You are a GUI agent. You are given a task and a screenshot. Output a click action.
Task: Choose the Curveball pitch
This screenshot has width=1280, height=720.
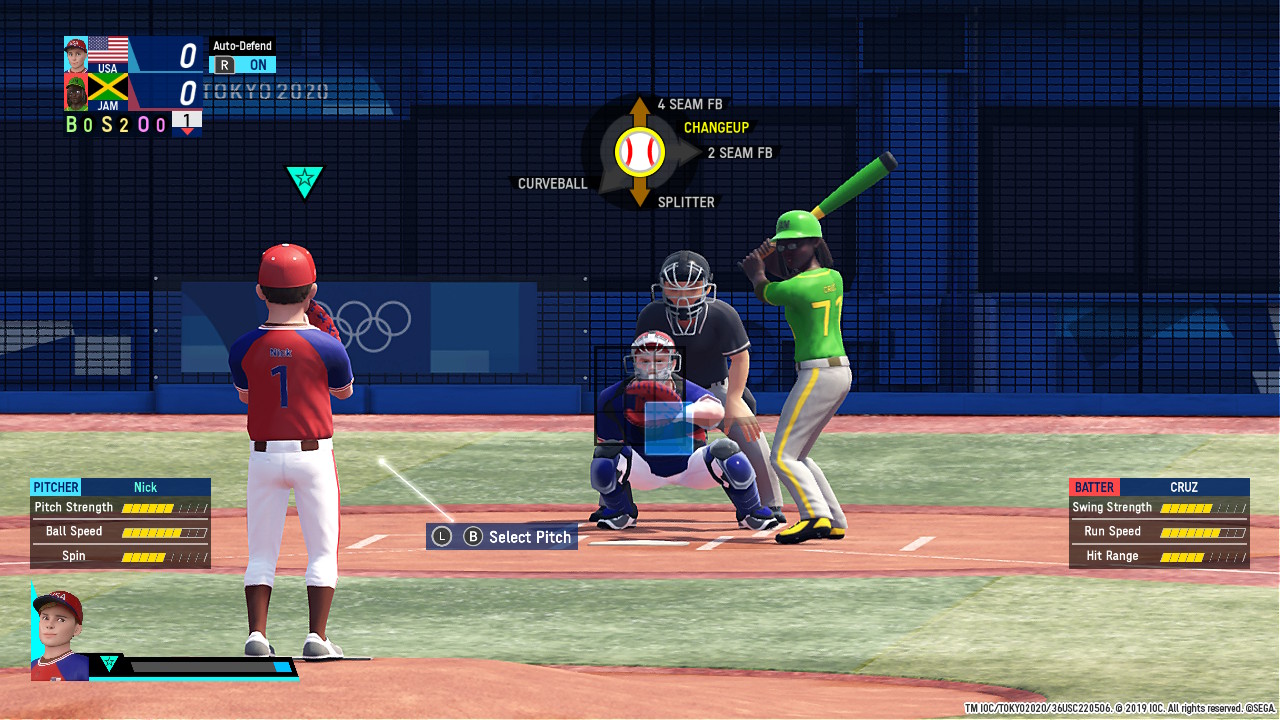click(x=549, y=183)
